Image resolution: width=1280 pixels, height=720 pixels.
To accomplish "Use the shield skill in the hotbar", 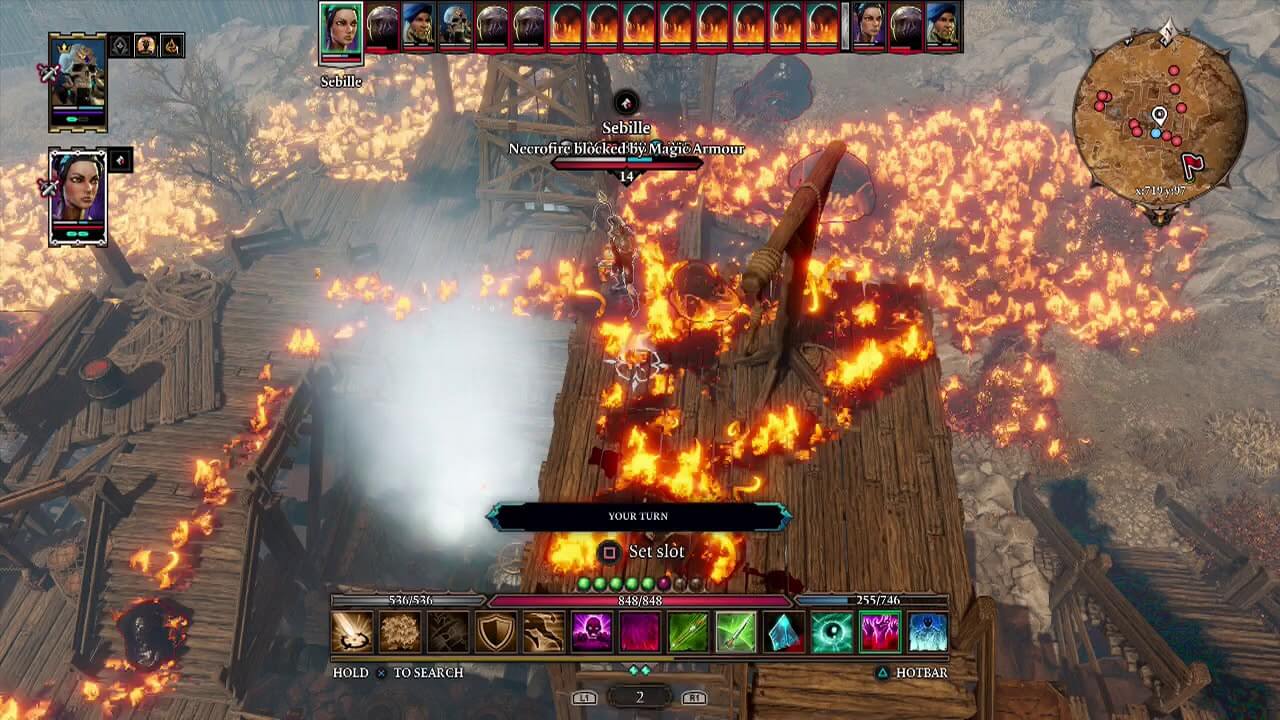I will click(x=496, y=632).
